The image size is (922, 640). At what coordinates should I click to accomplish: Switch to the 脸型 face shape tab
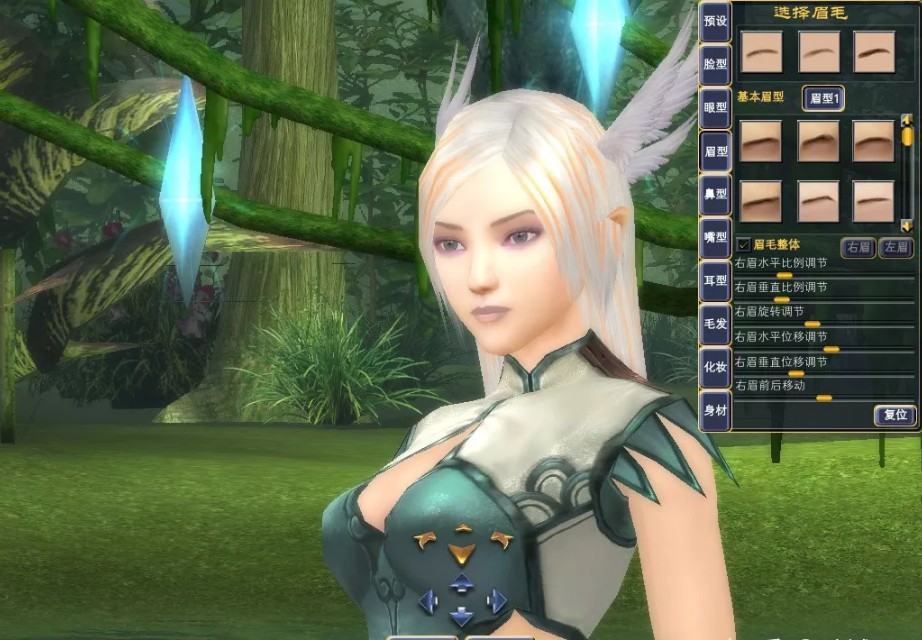click(x=714, y=62)
